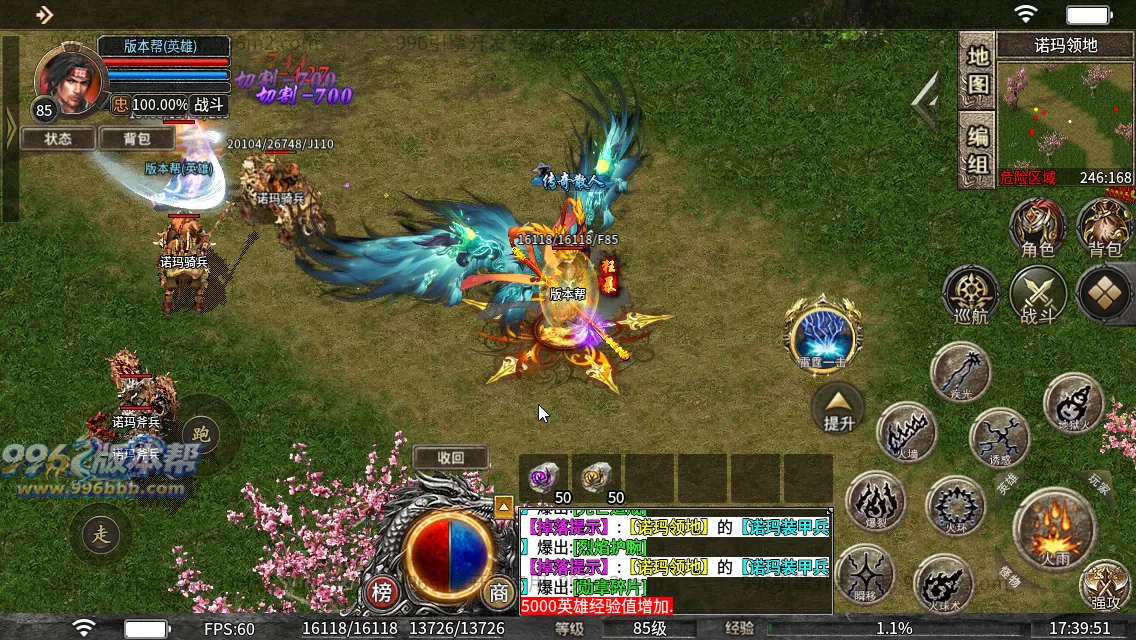
Task: Toggle the crossed-swords 战斗 icon
Action: coord(1038,295)
